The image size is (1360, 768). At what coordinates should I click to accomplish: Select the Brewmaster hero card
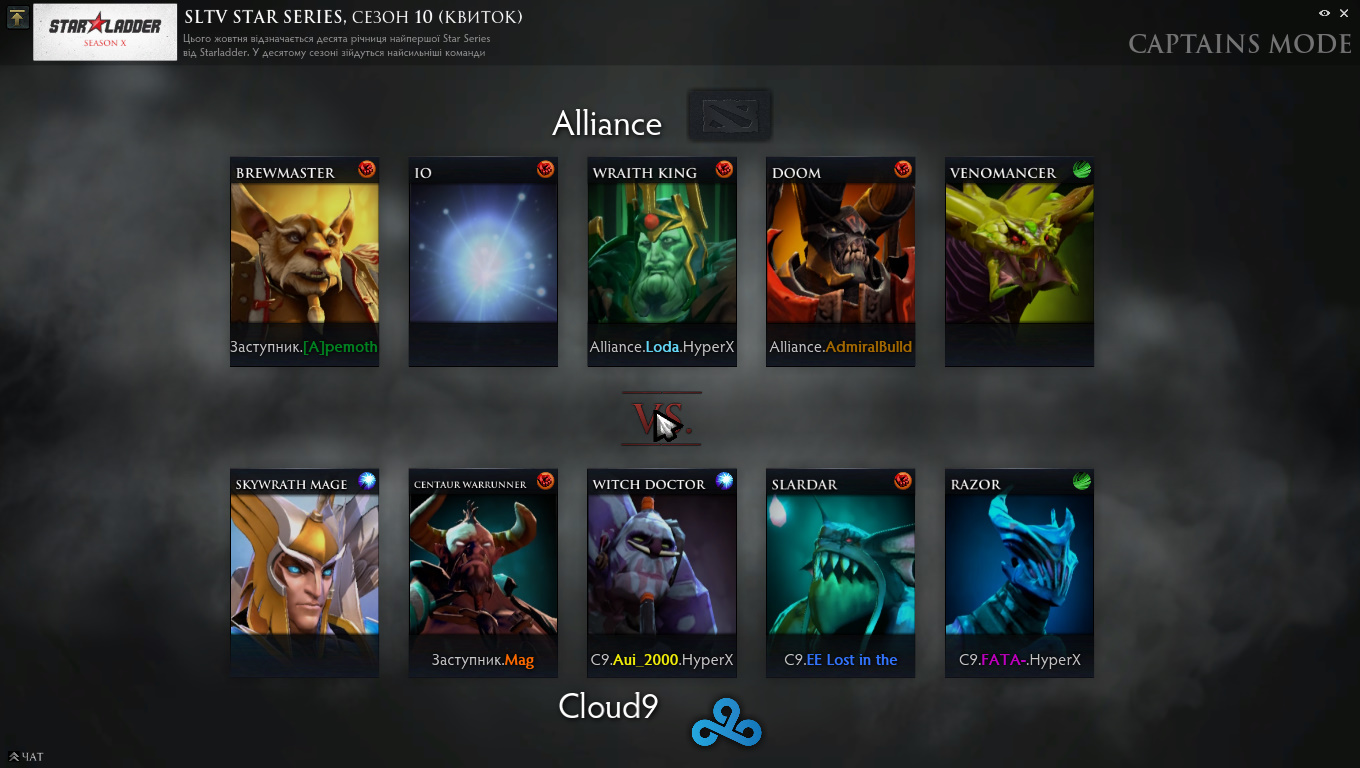click(304, 262)
